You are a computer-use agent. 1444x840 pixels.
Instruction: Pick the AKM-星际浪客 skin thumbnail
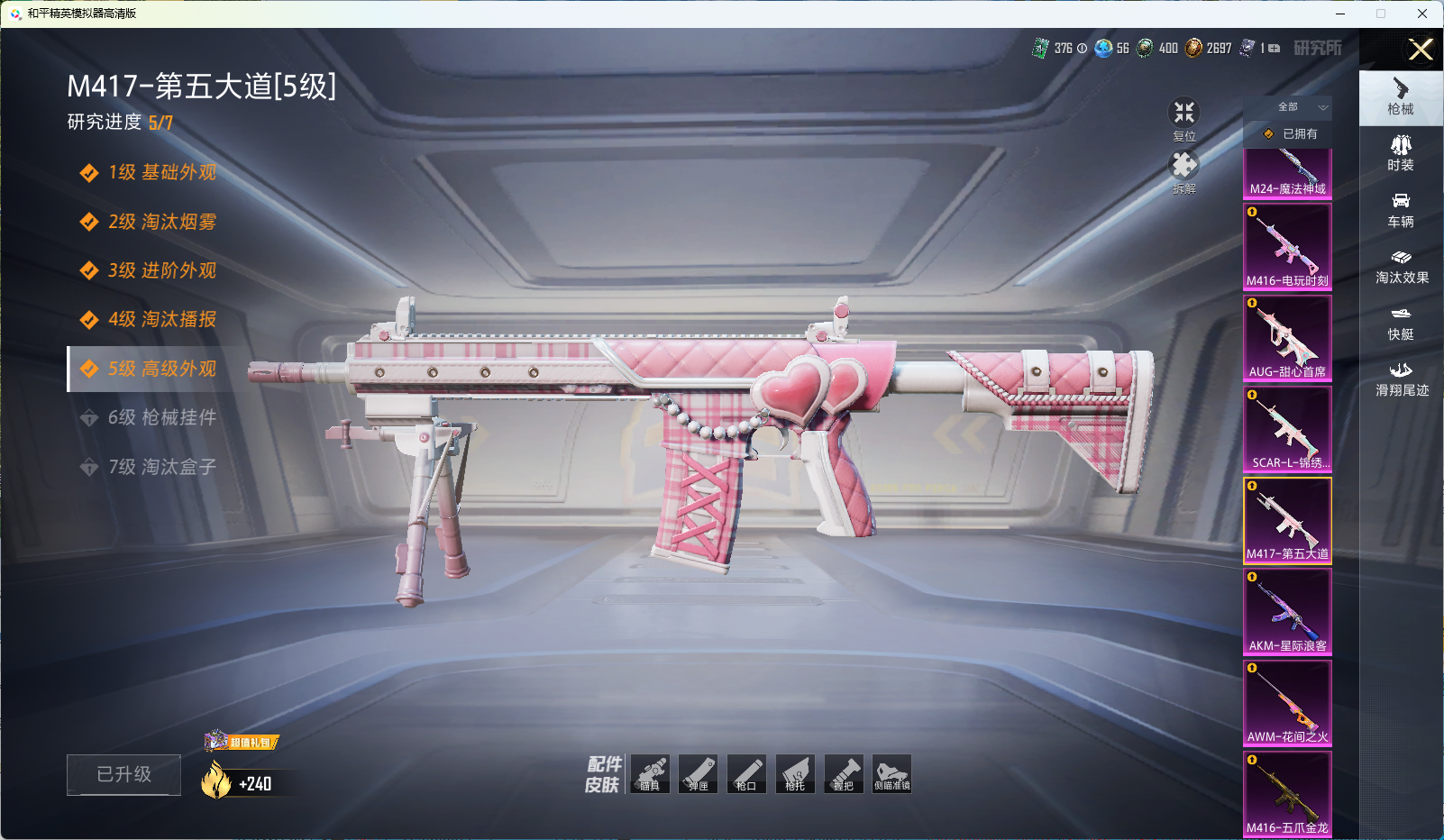[x=1287, y=611]
